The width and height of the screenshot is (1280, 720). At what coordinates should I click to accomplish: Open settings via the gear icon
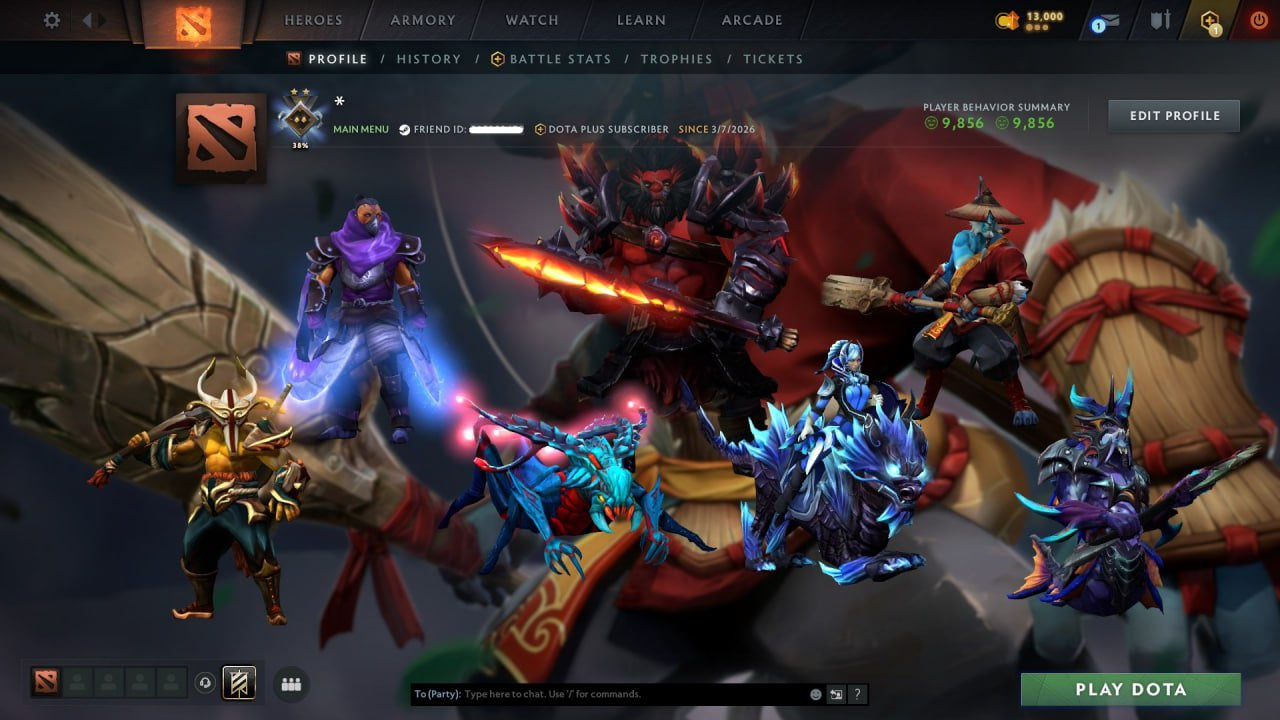[51, 19]
